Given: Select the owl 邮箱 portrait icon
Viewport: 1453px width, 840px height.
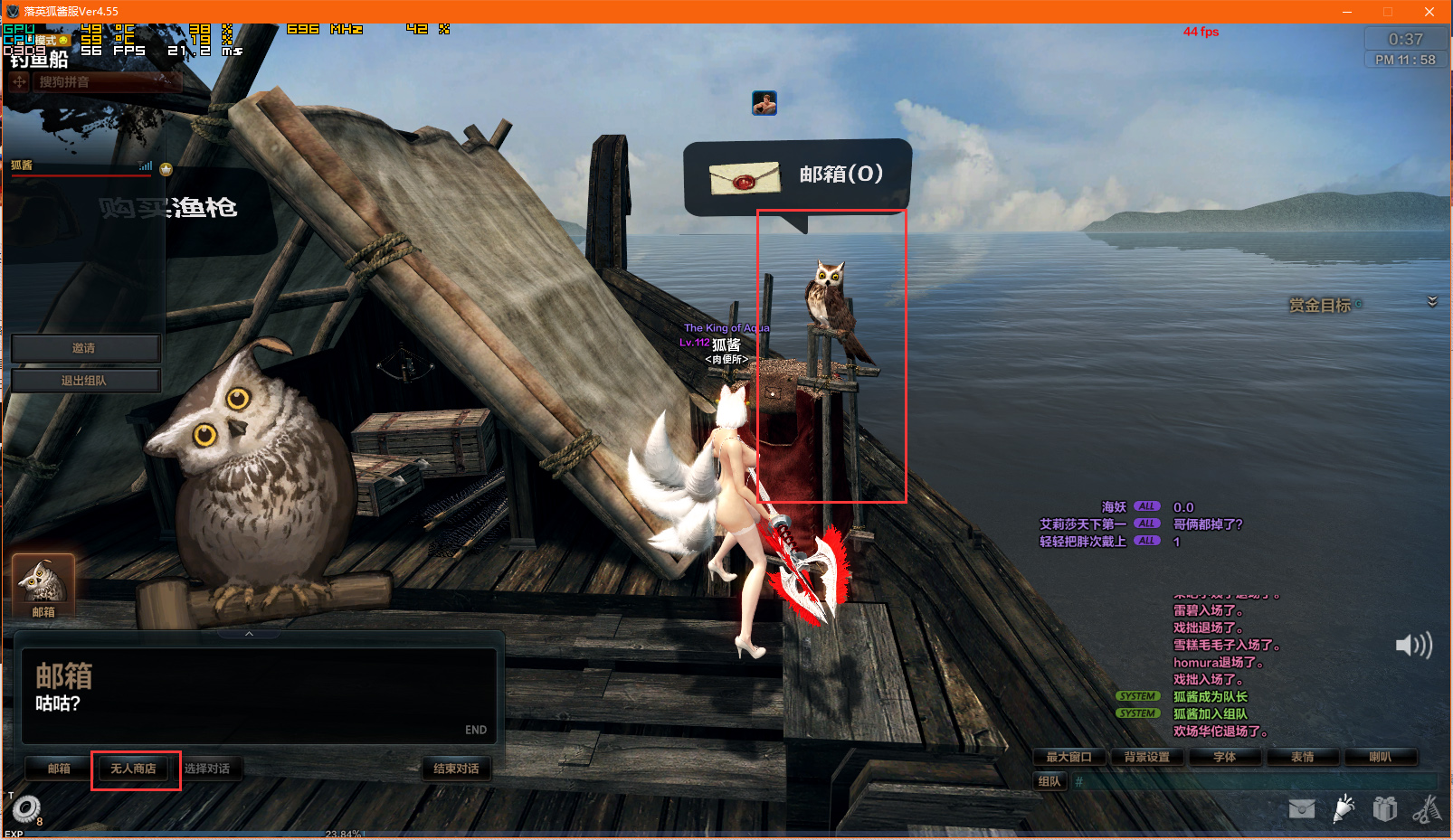Looking at the screenshot, I should pos(43,583).
